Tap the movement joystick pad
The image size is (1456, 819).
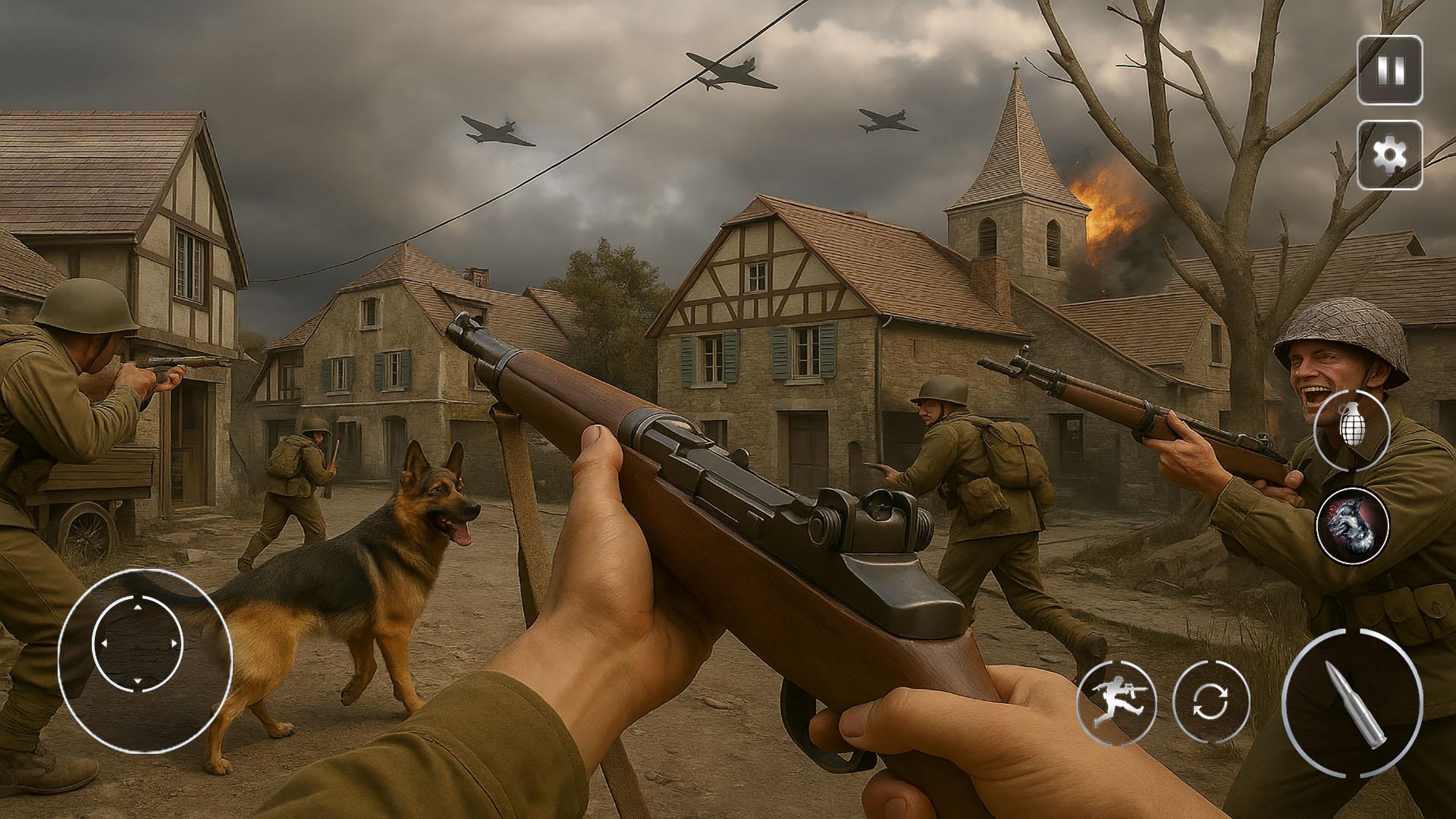click(138, 645)
